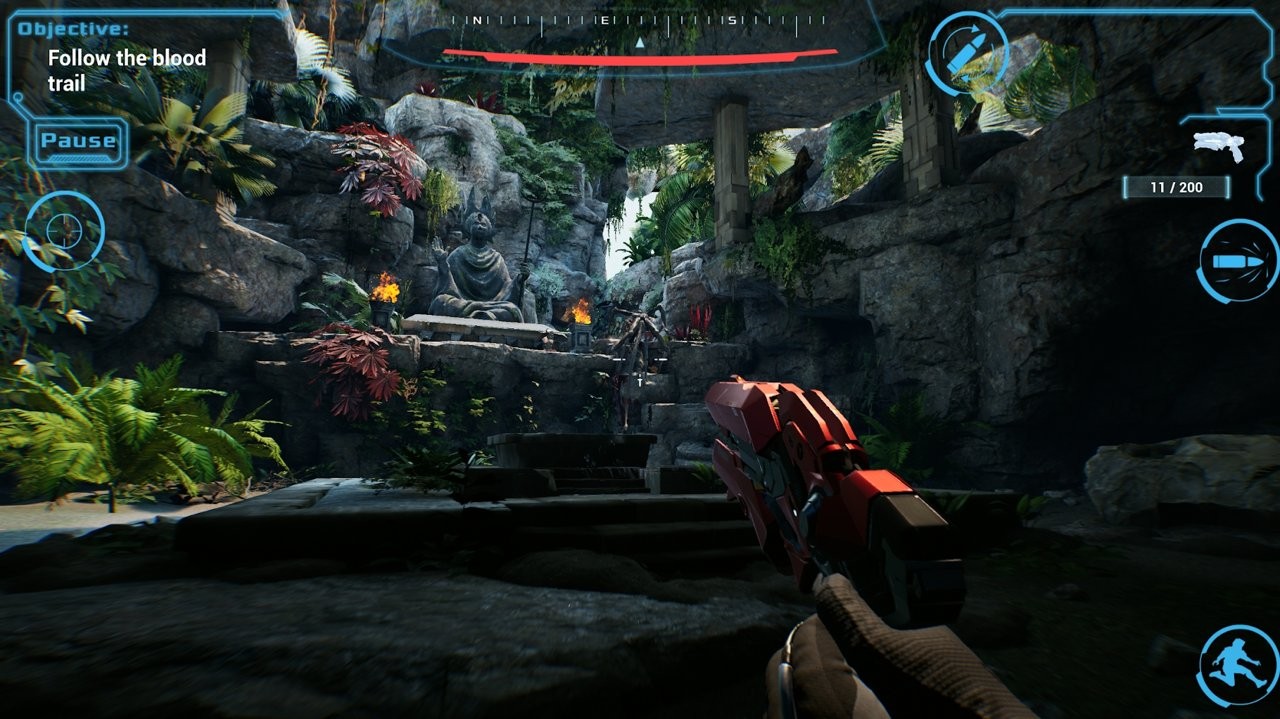Click the compass direction strip
Screen dimensions: 1280x719
click(x=639, y=20)
